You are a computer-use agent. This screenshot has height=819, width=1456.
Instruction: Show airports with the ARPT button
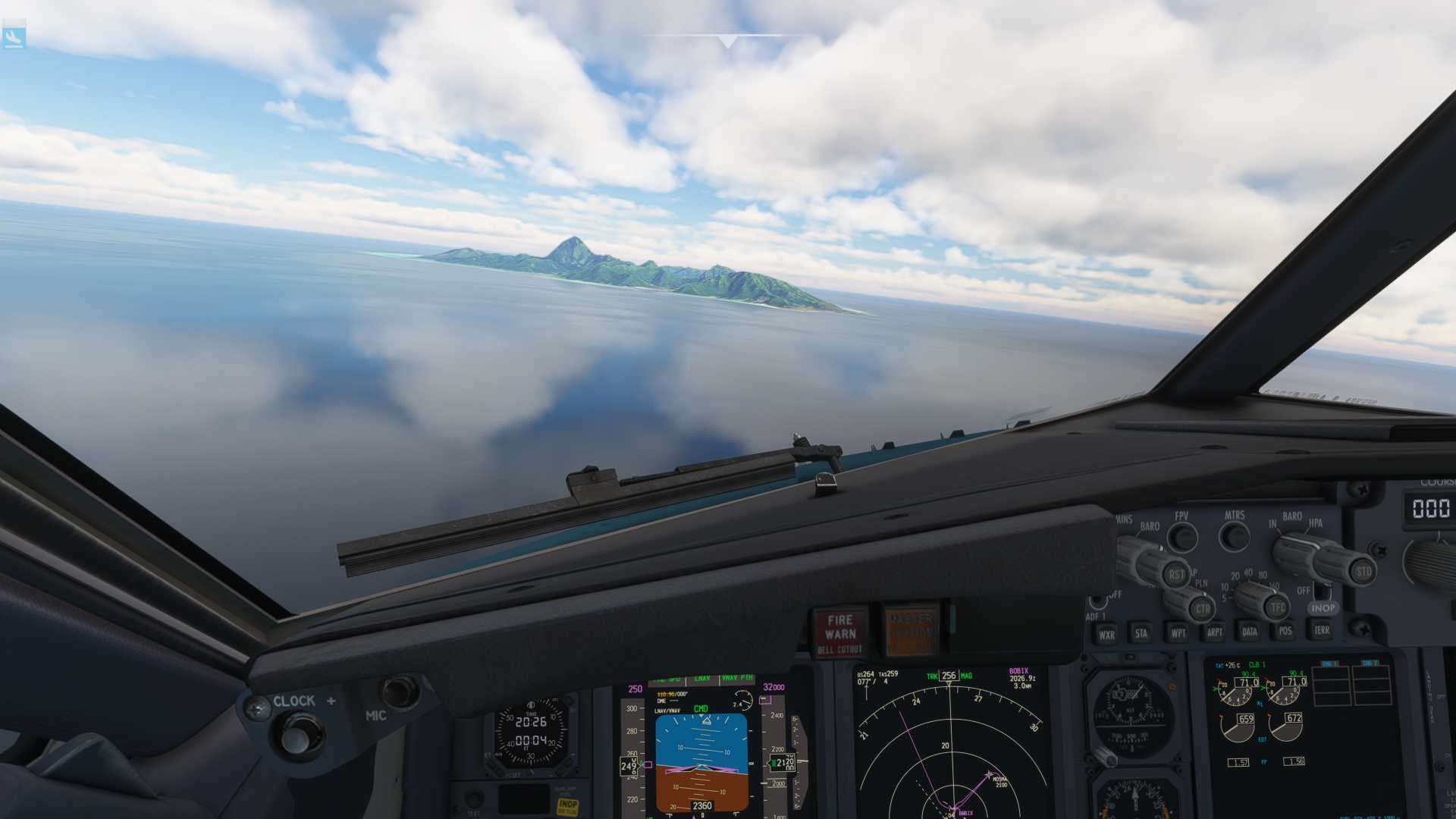click(x=1214, y=632)
